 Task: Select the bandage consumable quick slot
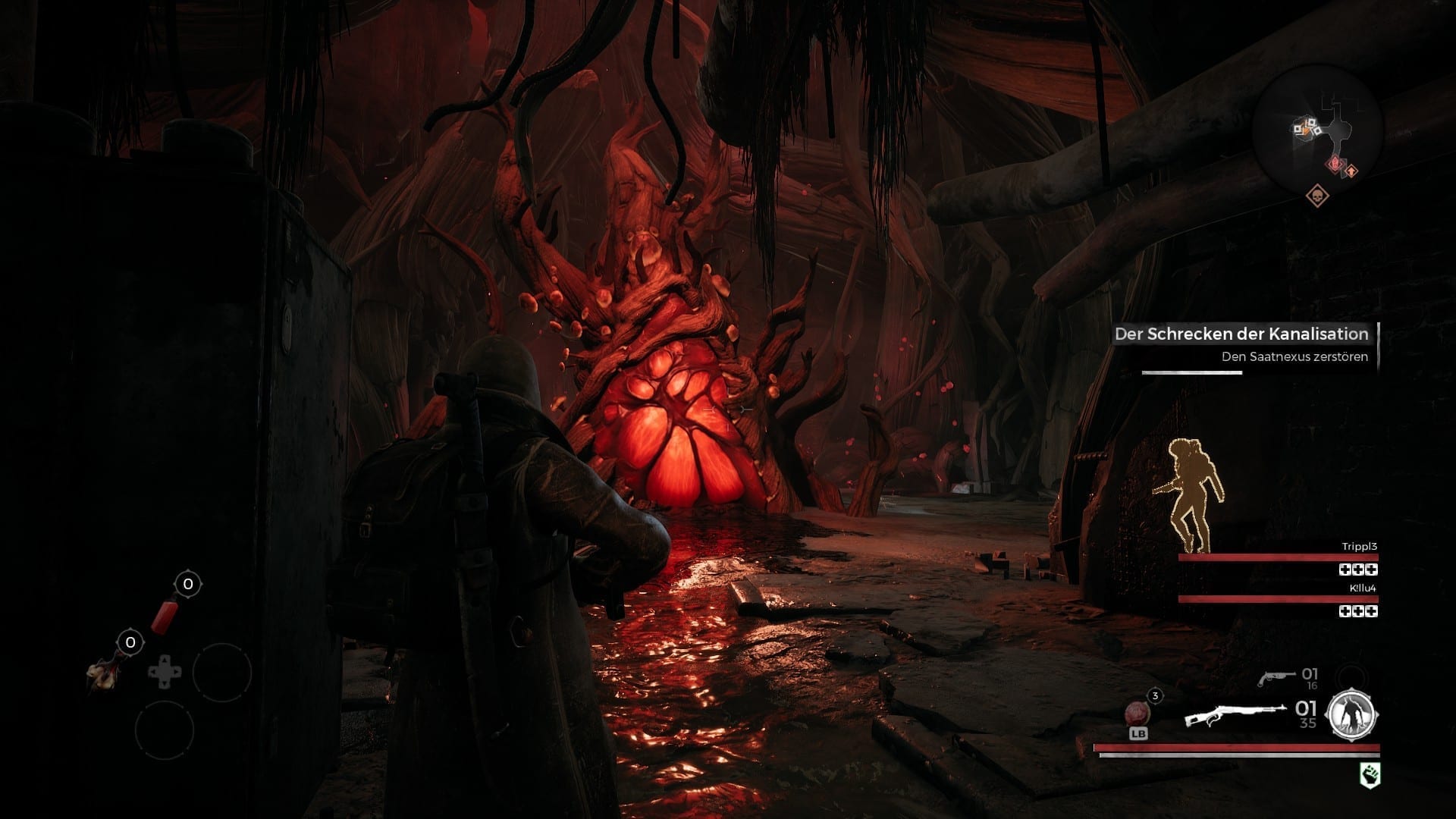[102, 673]
